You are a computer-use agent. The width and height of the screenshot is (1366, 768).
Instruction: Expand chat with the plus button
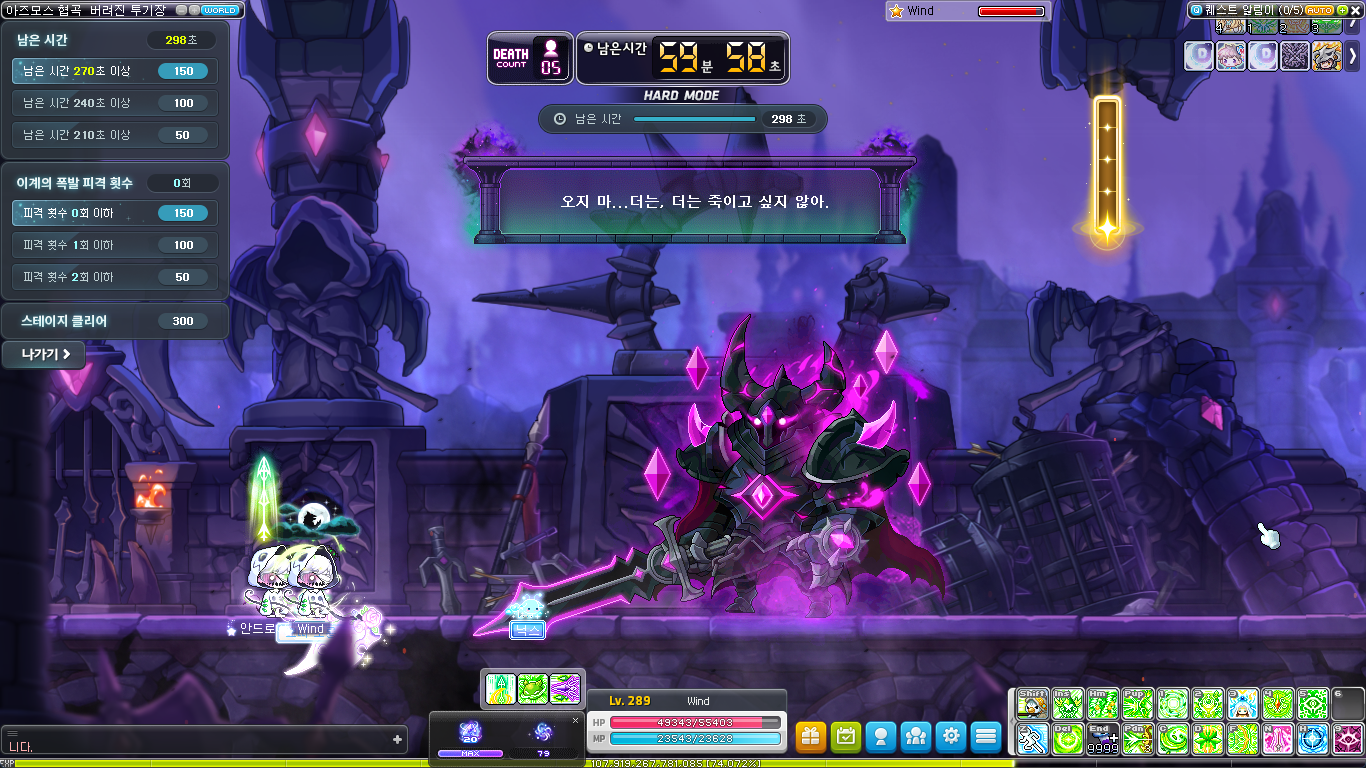398,740
